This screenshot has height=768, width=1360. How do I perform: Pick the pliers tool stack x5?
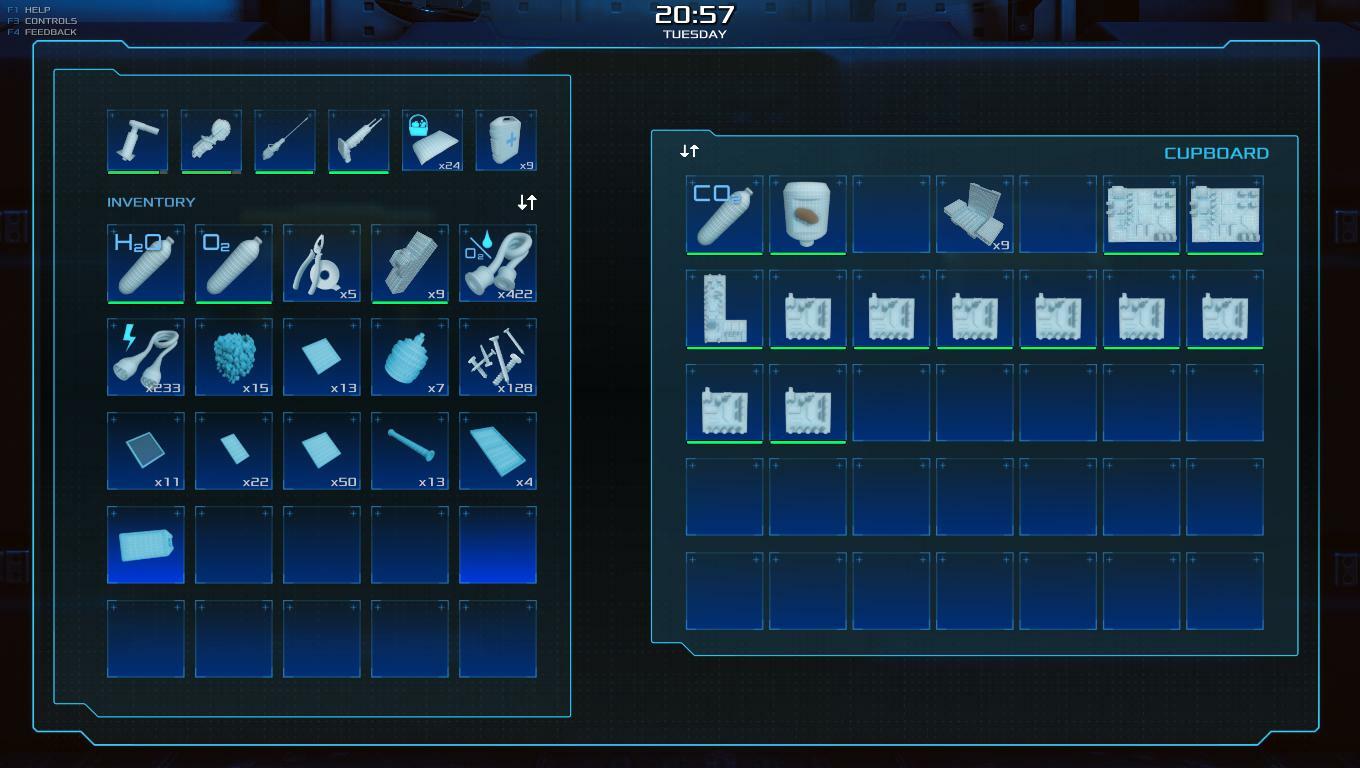(x=322, y=263)
